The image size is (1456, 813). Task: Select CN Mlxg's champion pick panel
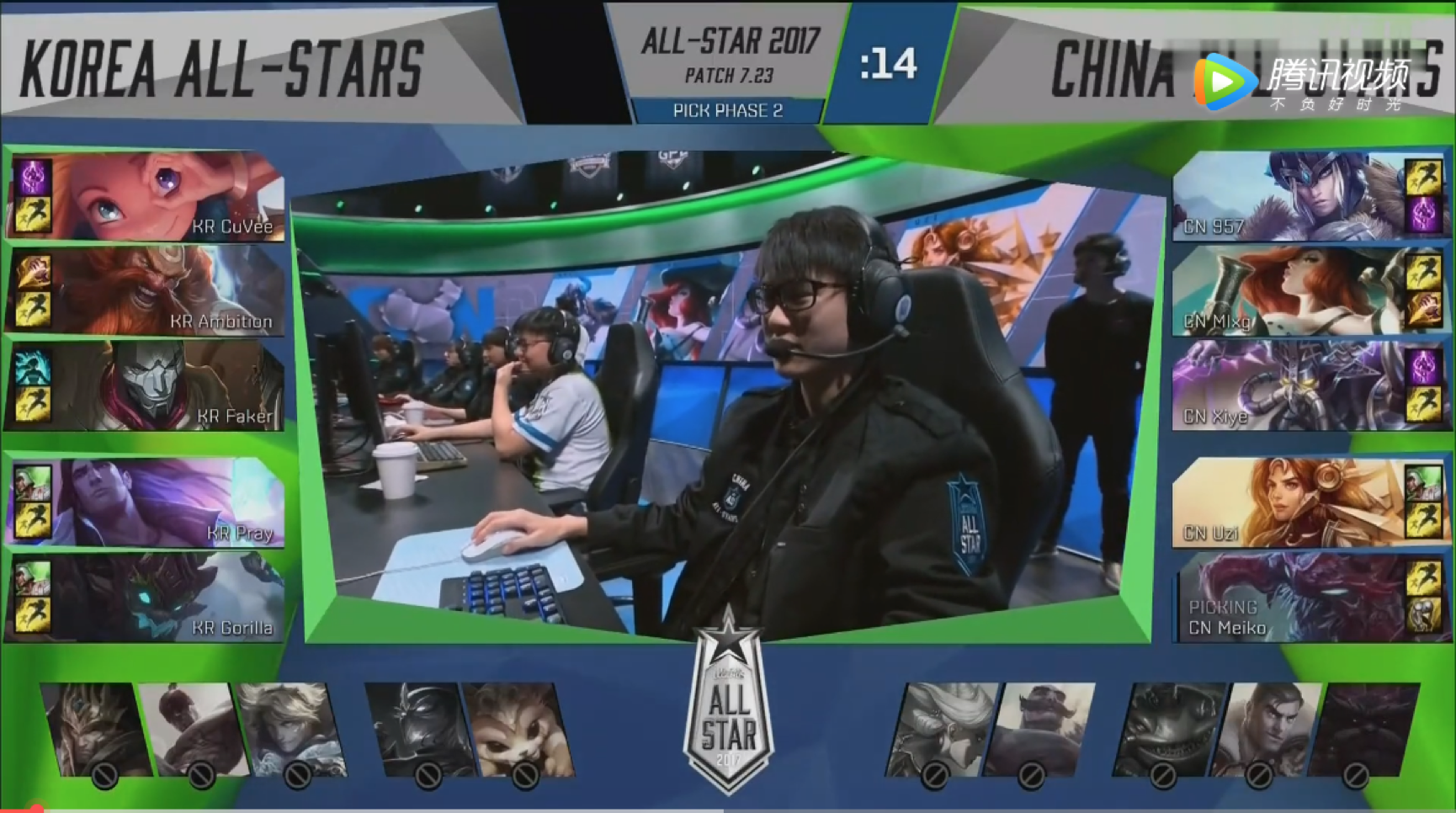[1309, 291]
